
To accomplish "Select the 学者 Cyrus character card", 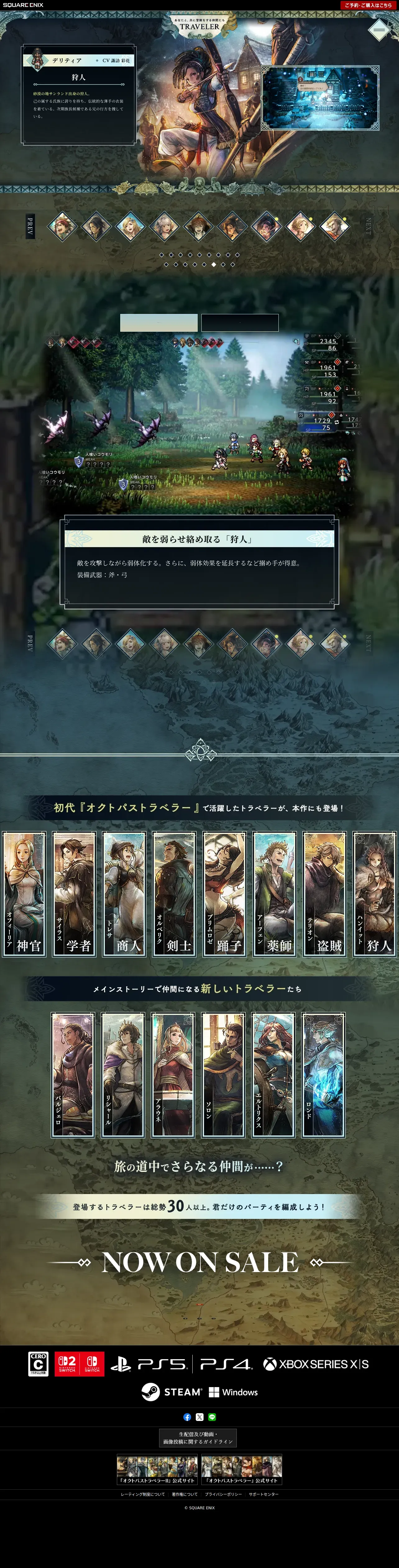I will (74, 893).
